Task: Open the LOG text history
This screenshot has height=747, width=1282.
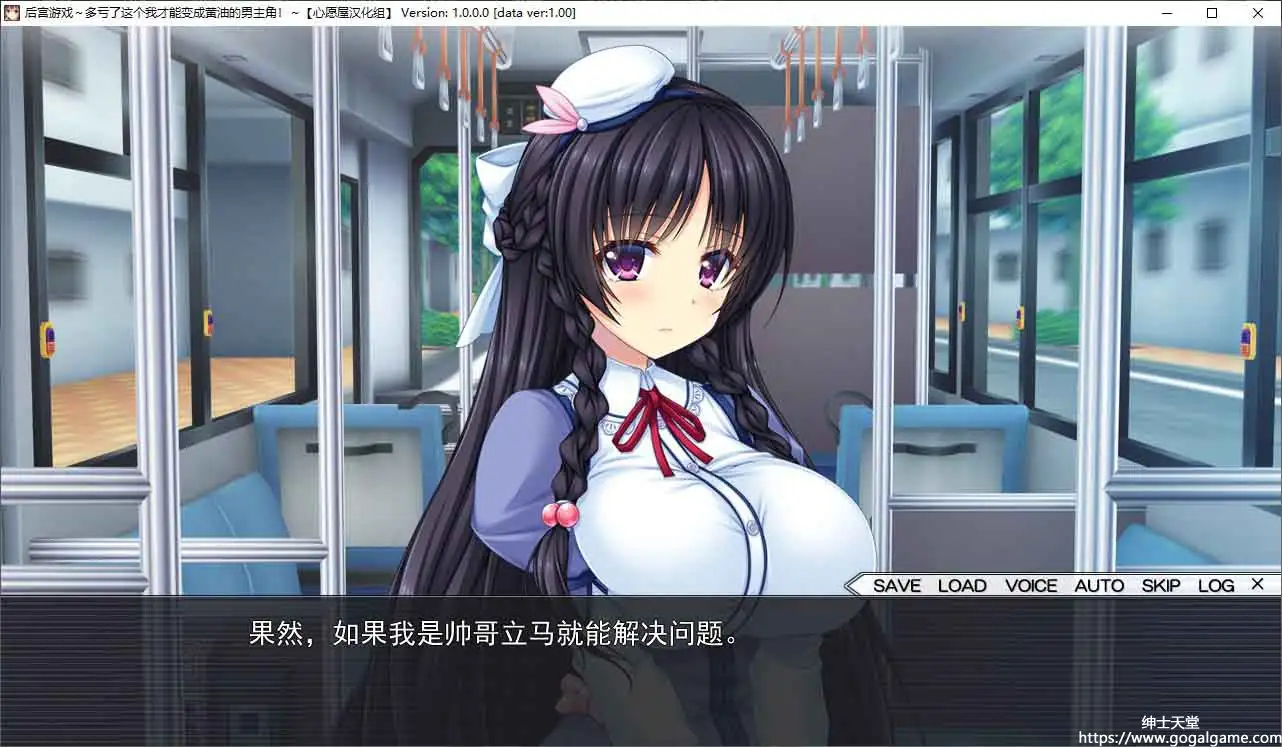Action: (x=1216, y=586)
